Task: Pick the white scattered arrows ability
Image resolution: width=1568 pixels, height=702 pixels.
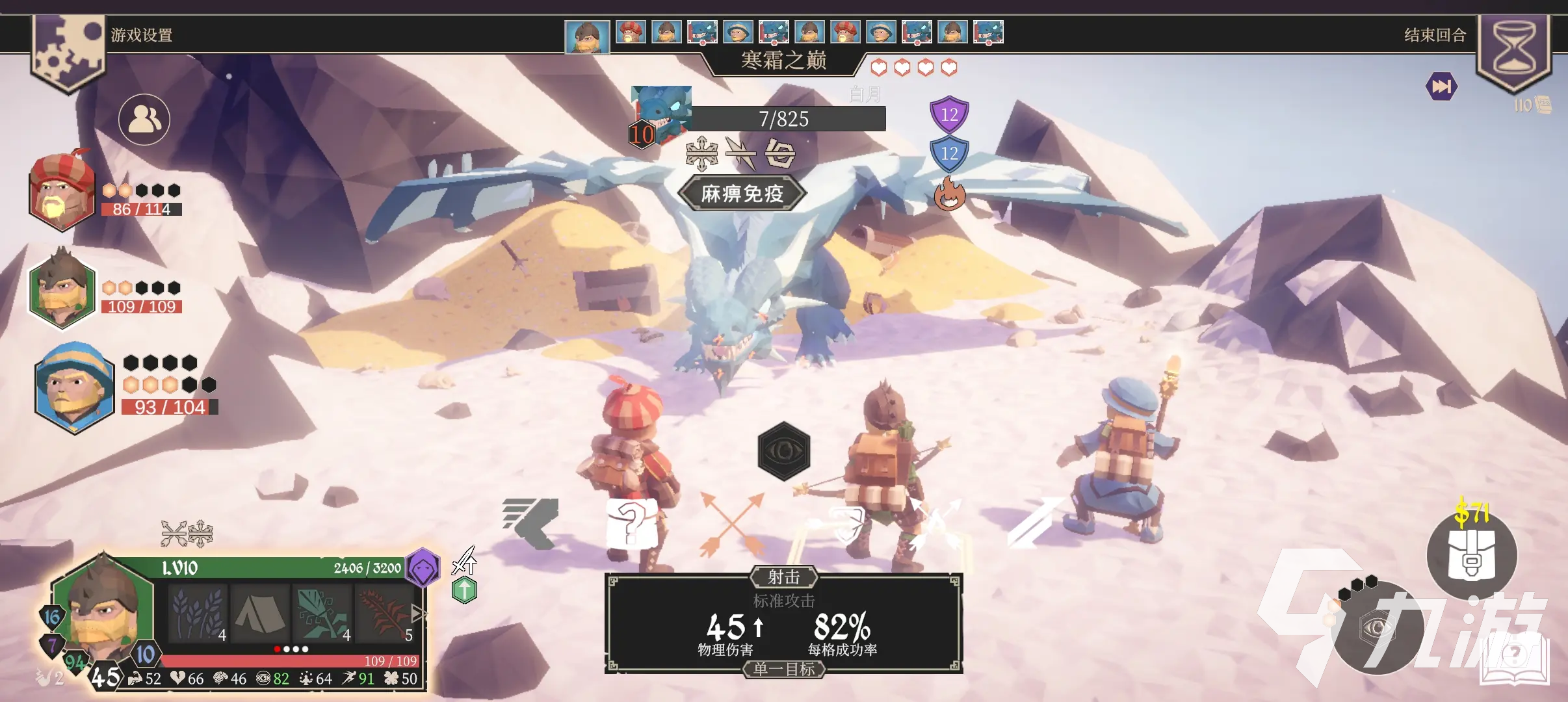Action: point(936,523)
